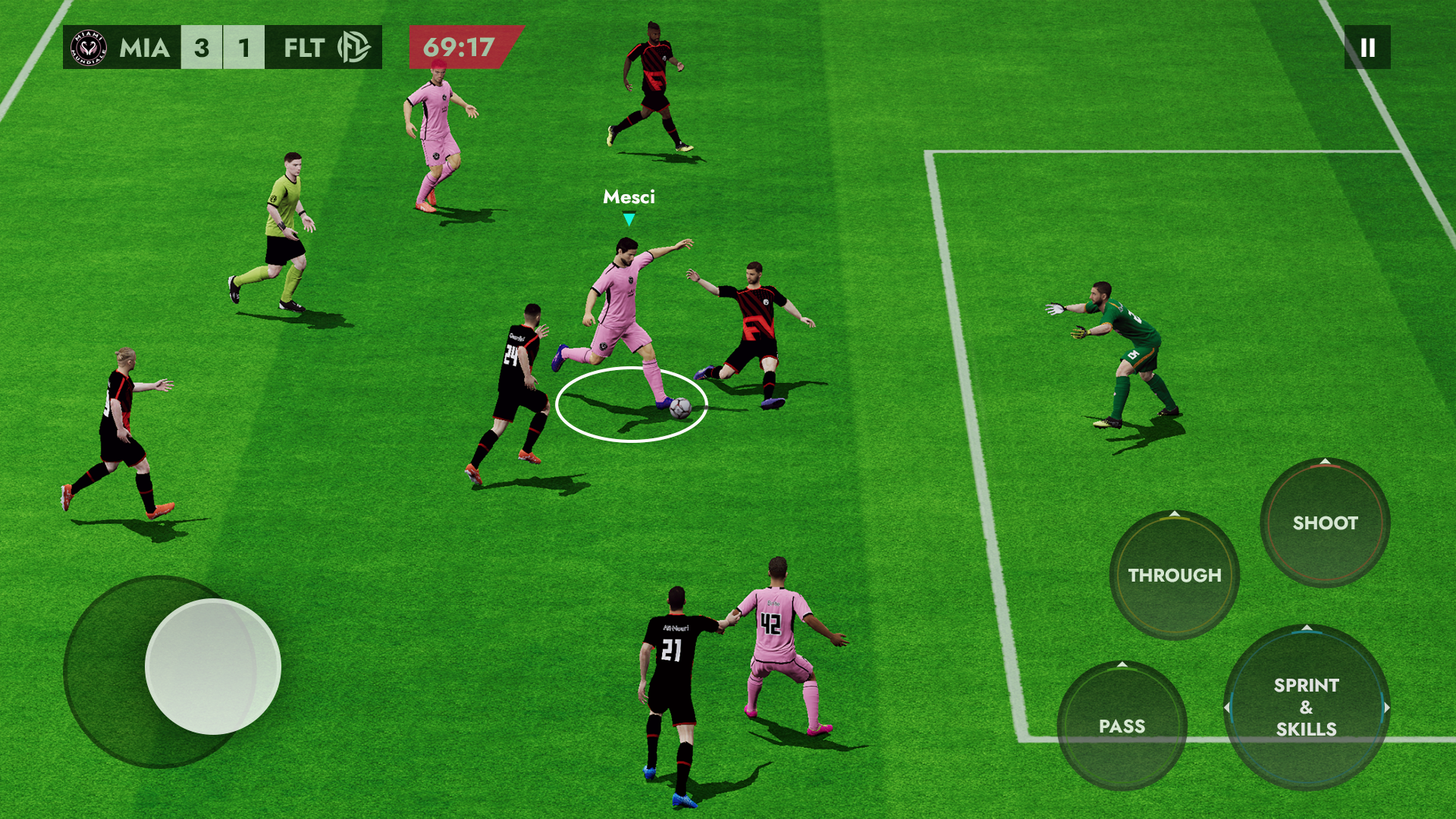Click the chevron above SPRINT & SKILLS
The width and height of the screenshot is (1456, 819).
click(x=1306, y=627)
